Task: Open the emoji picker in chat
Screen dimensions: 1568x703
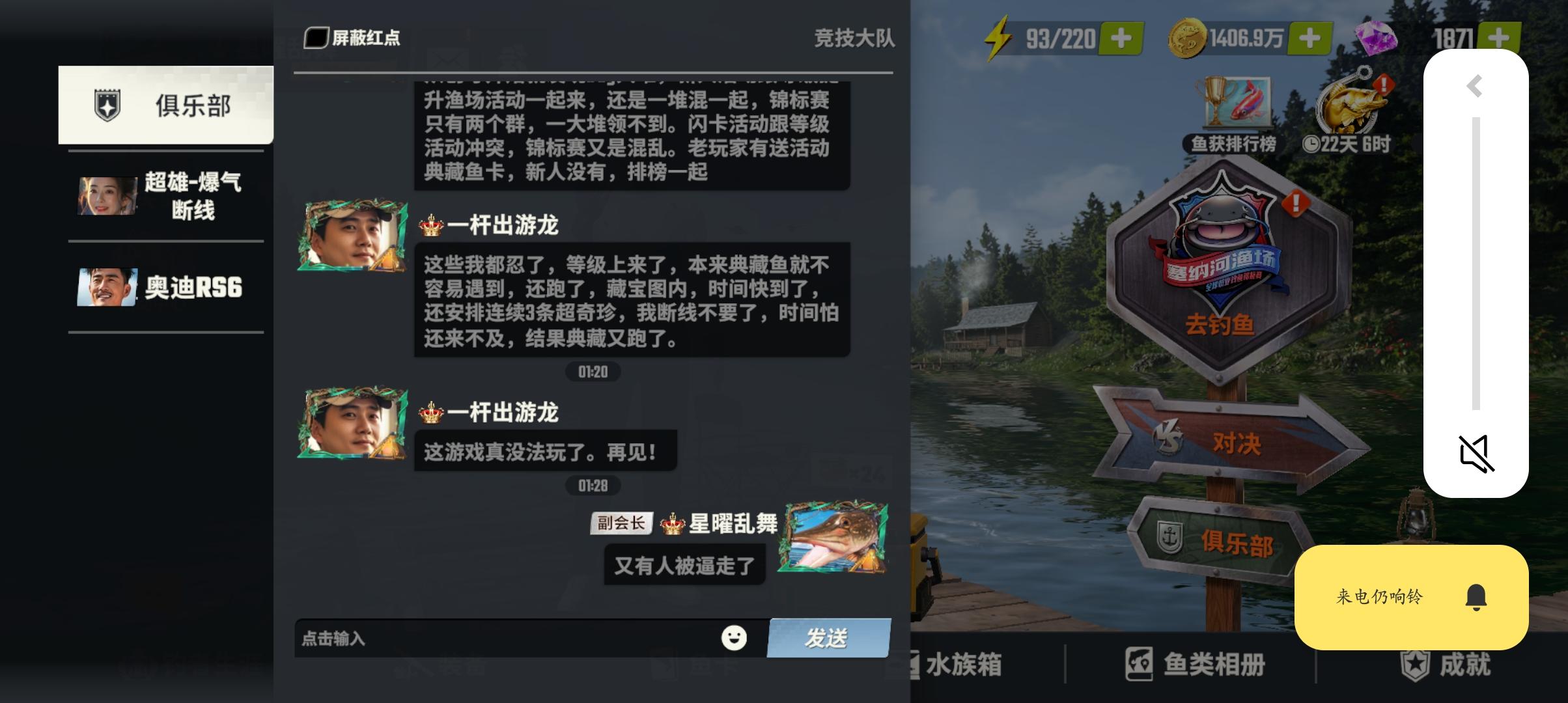Action: pos(735,638)
